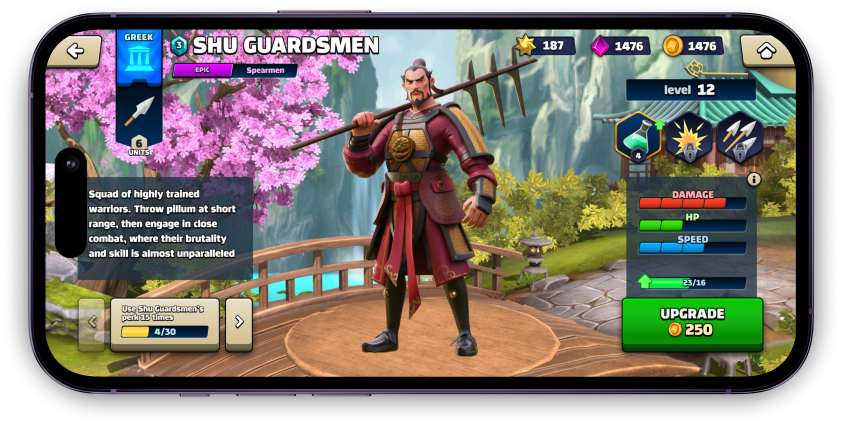Tap the star points counter
This screenshot has width=842, height=425.
pyautogui.click(x=545, y=45)
